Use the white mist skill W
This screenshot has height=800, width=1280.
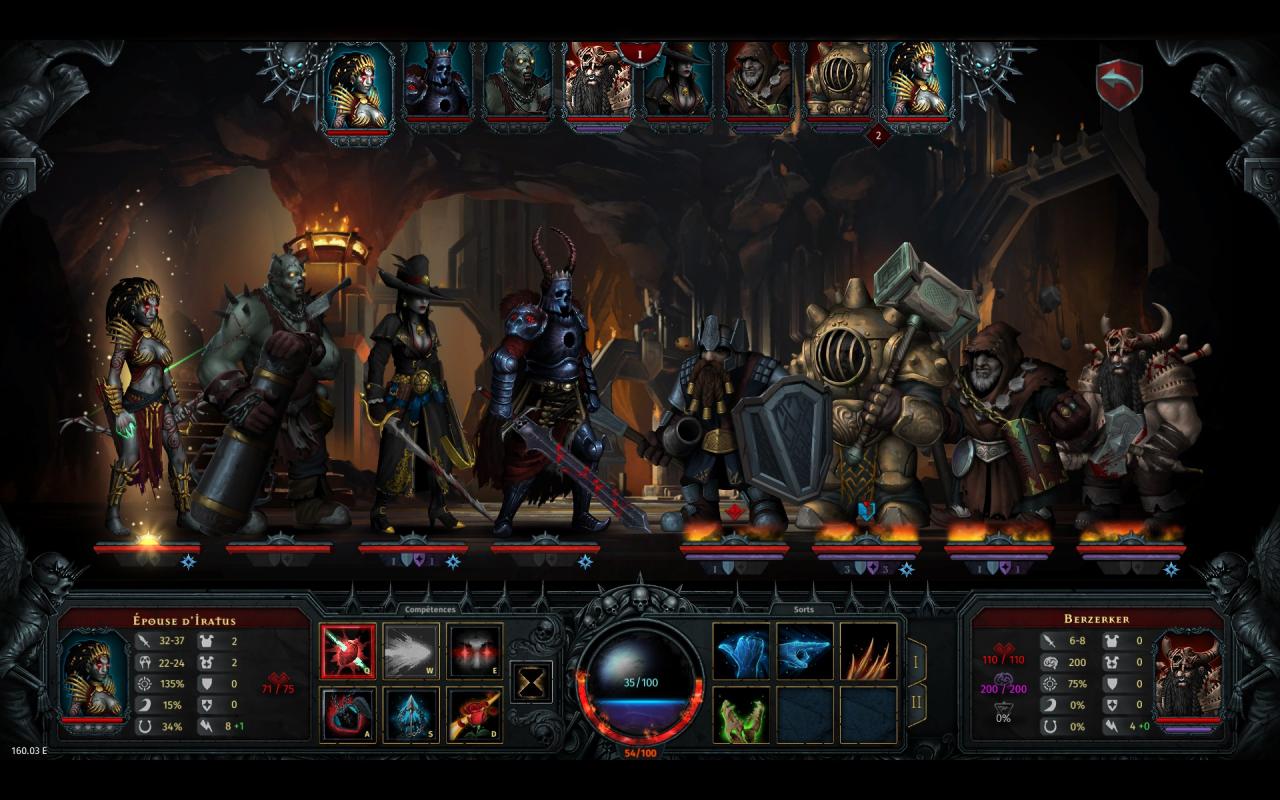pyautogui.click(x=411, y=651)
